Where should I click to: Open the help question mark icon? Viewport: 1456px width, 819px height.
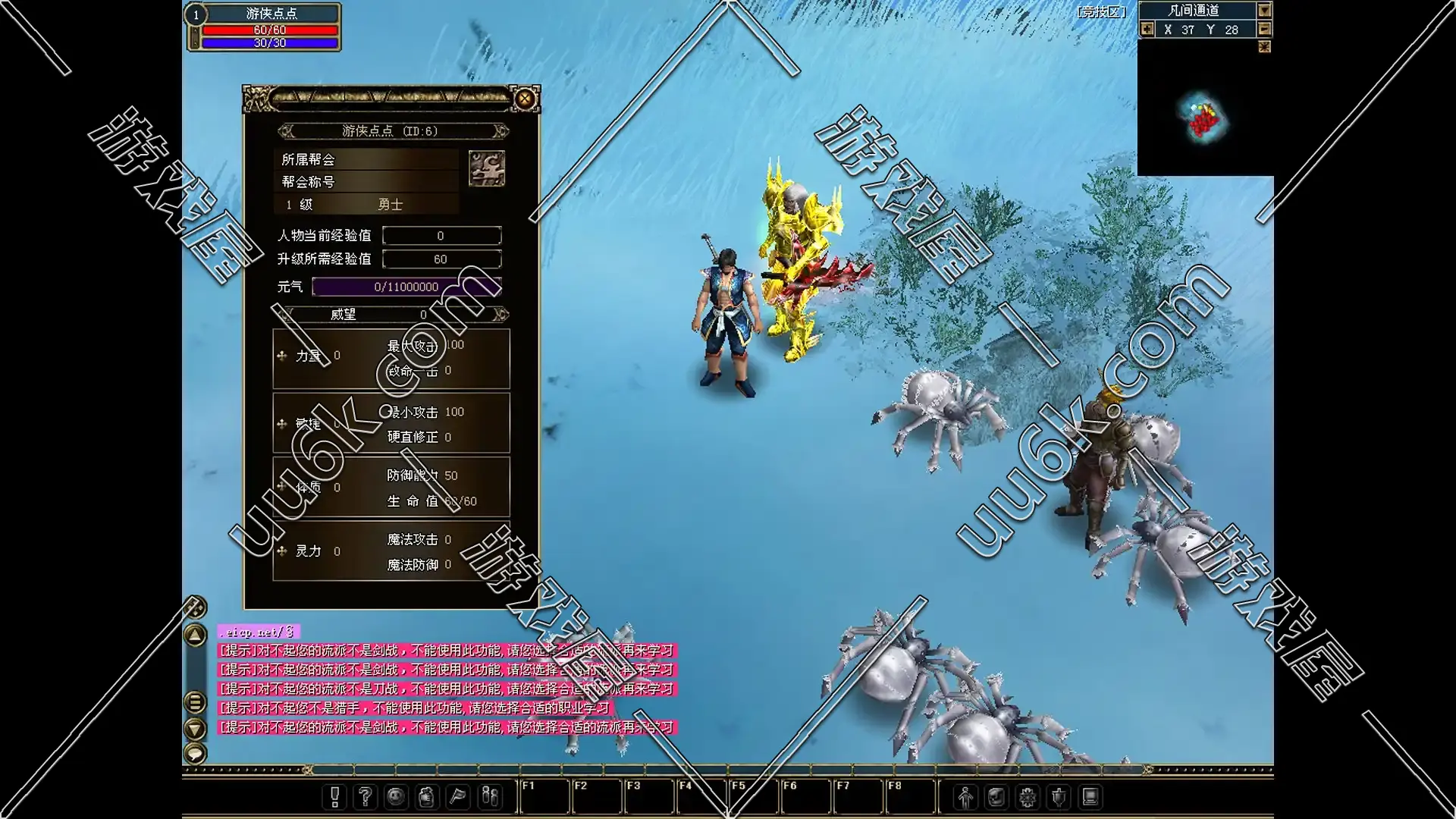pyautogui.click(x=365, y=796)
